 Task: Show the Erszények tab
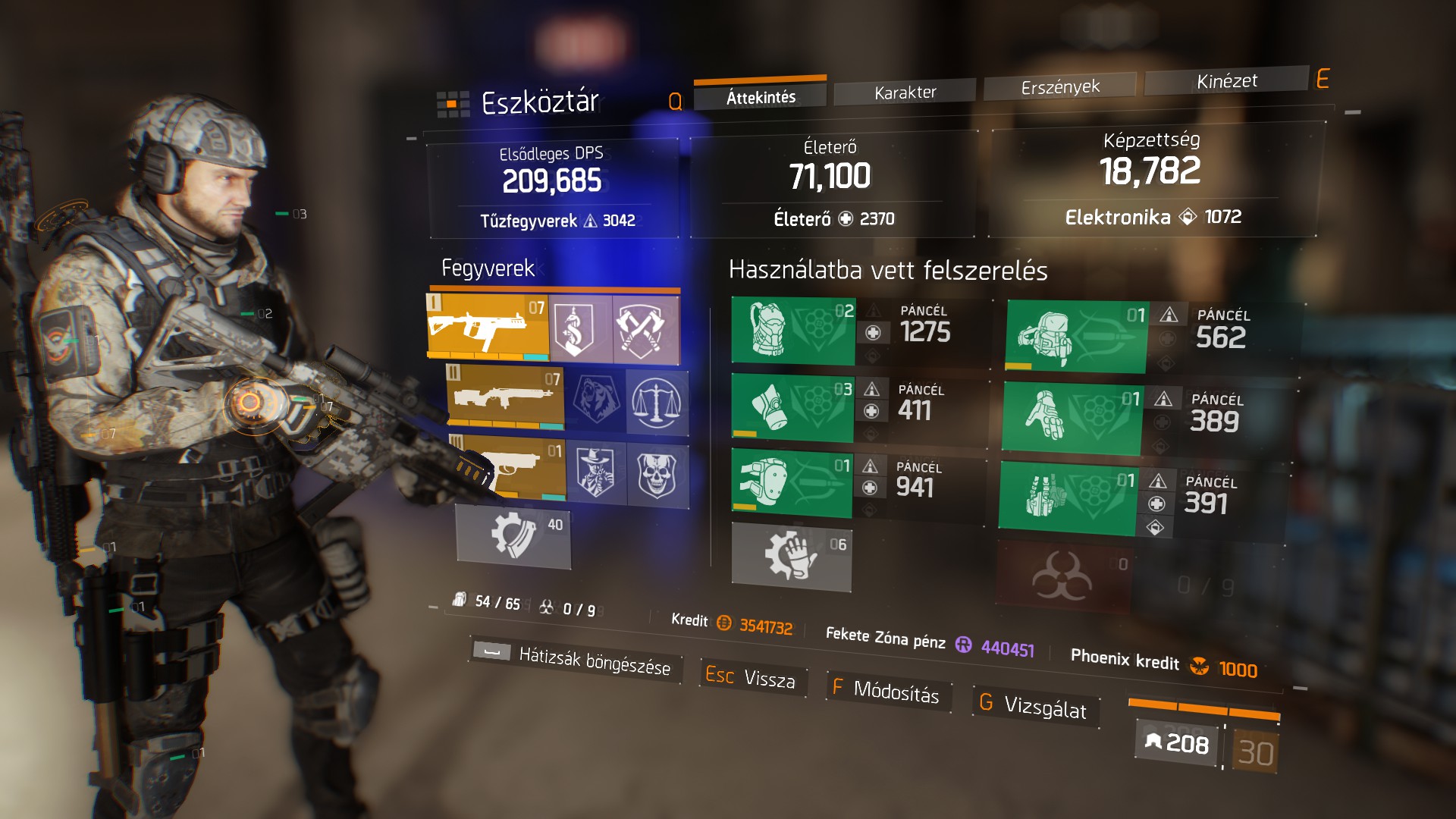(1059, 87)
